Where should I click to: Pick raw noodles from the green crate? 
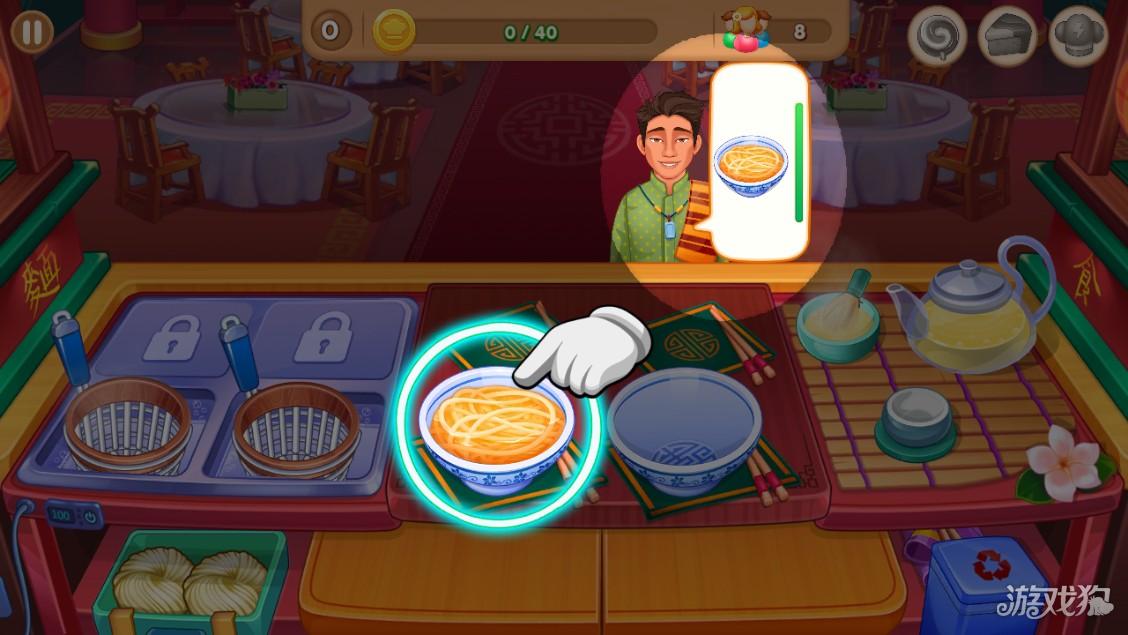[x=190, y=582]
